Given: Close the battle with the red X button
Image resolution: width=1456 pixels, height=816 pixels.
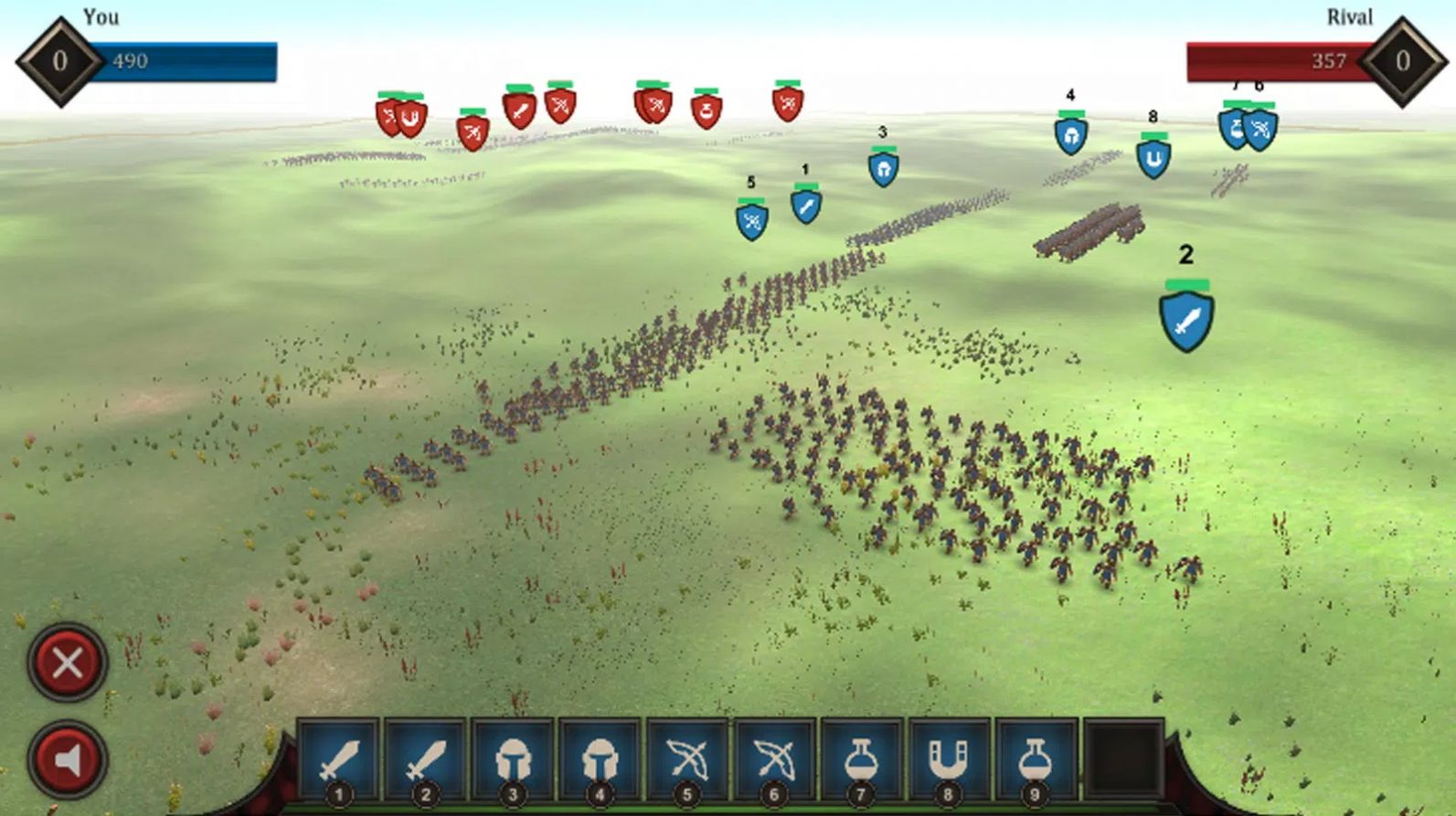Looking at the screenshot, I should (x=68, y=662).
